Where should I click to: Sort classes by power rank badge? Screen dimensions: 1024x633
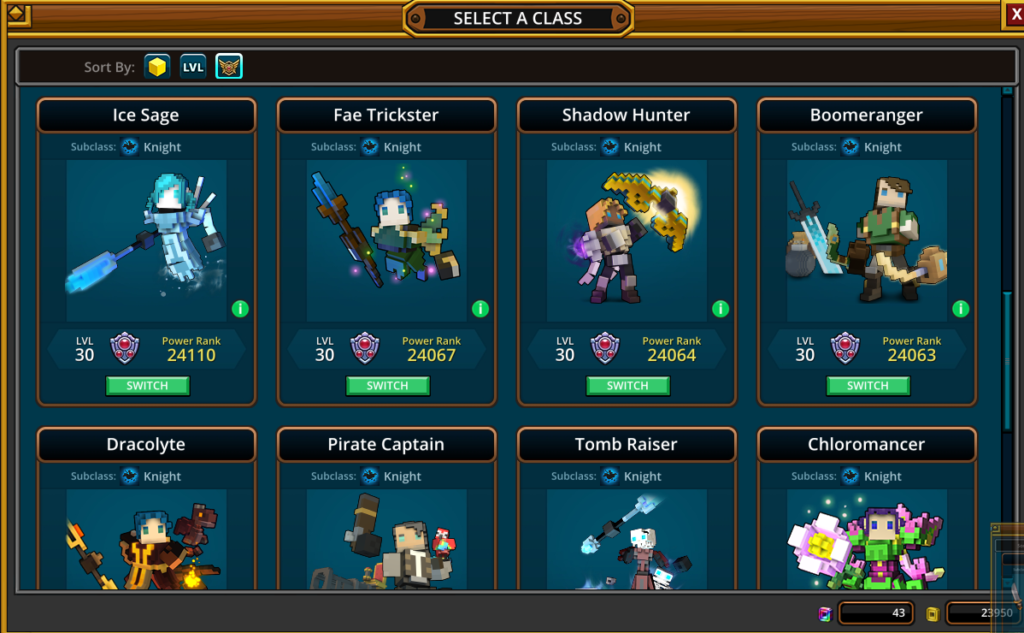pos(229,67)
